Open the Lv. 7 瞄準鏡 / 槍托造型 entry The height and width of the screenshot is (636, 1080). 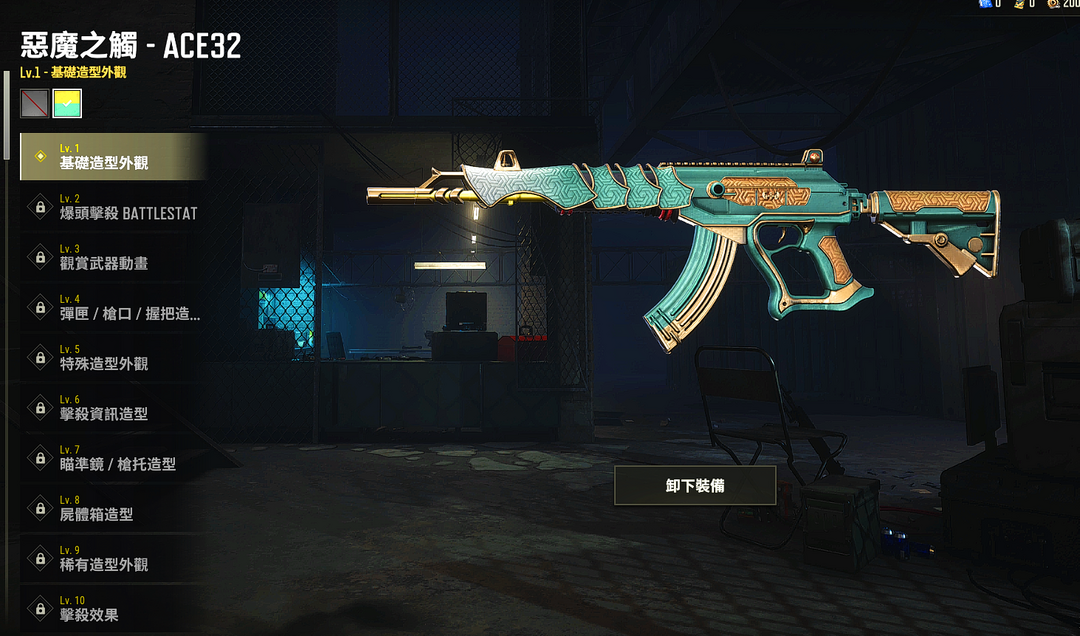[x=112, y=457]
